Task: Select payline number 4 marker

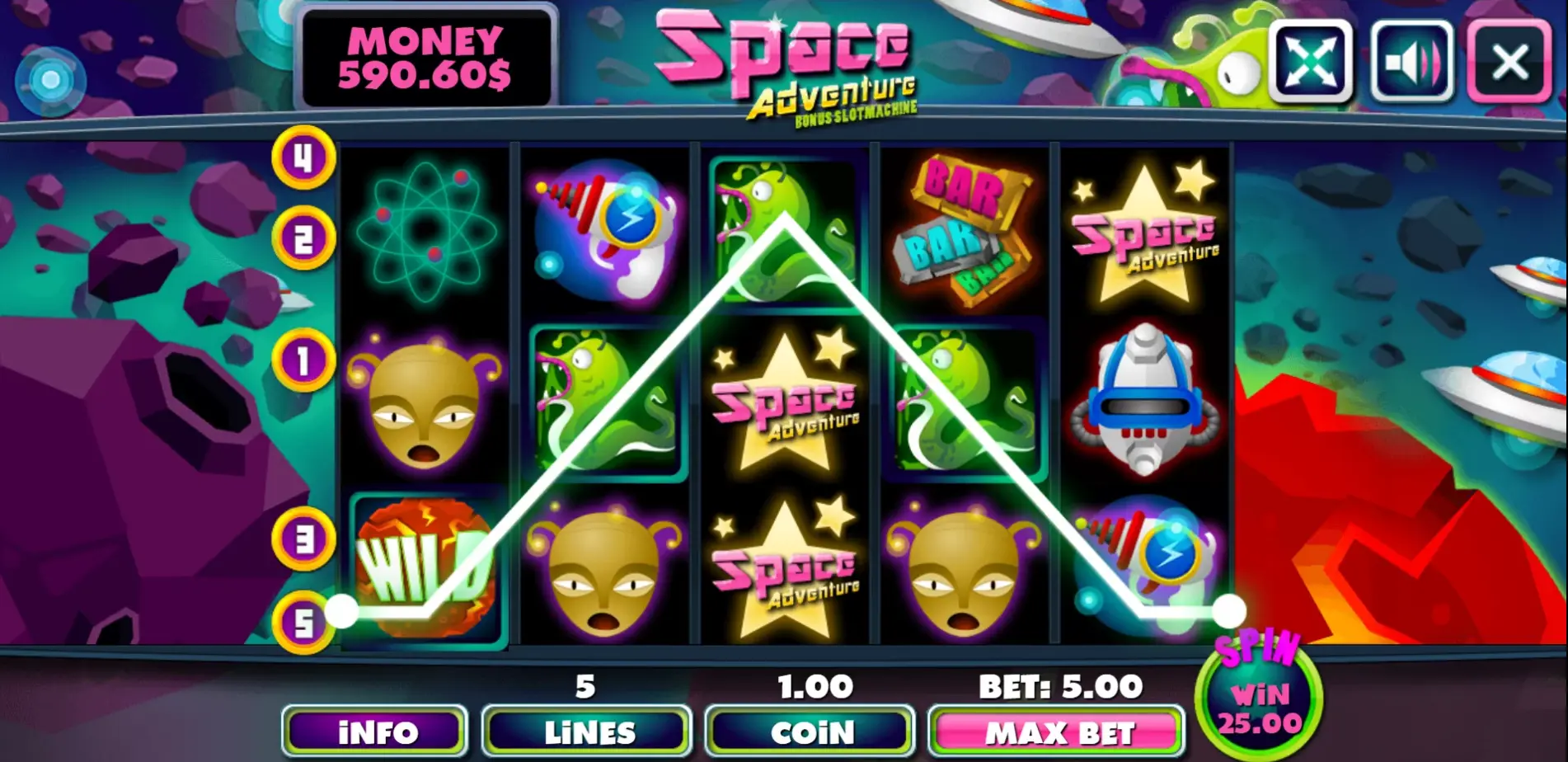Action: (303, 158)
